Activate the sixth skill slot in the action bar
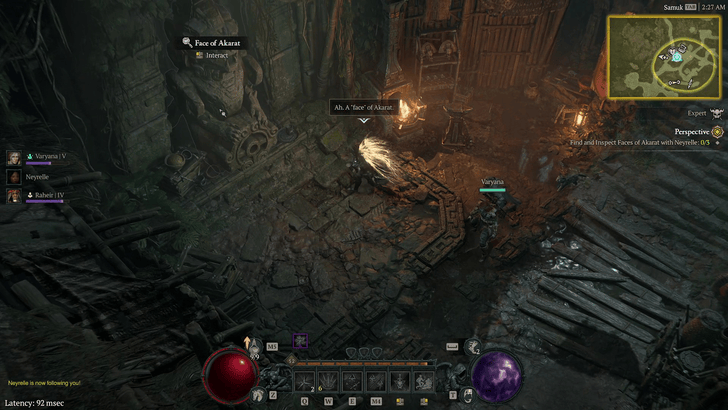Viewport: 728px width, 410px height. point(424,381)
